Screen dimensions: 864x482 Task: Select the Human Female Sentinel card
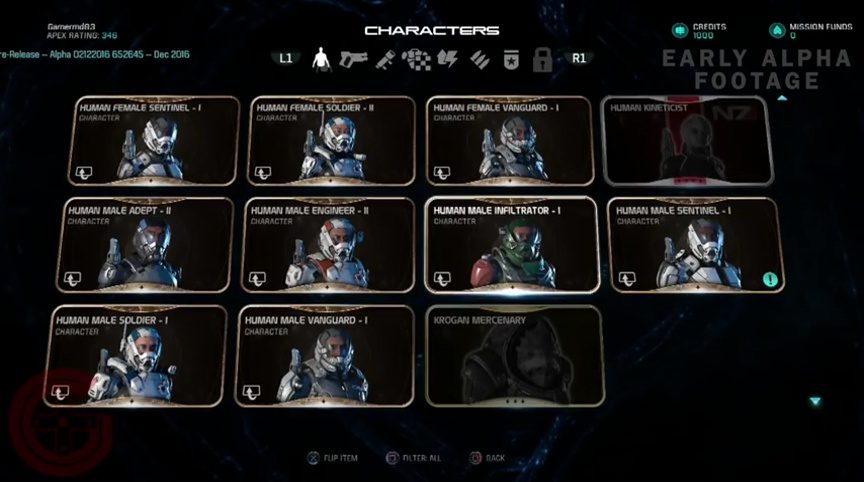click(x=153, y=141)
